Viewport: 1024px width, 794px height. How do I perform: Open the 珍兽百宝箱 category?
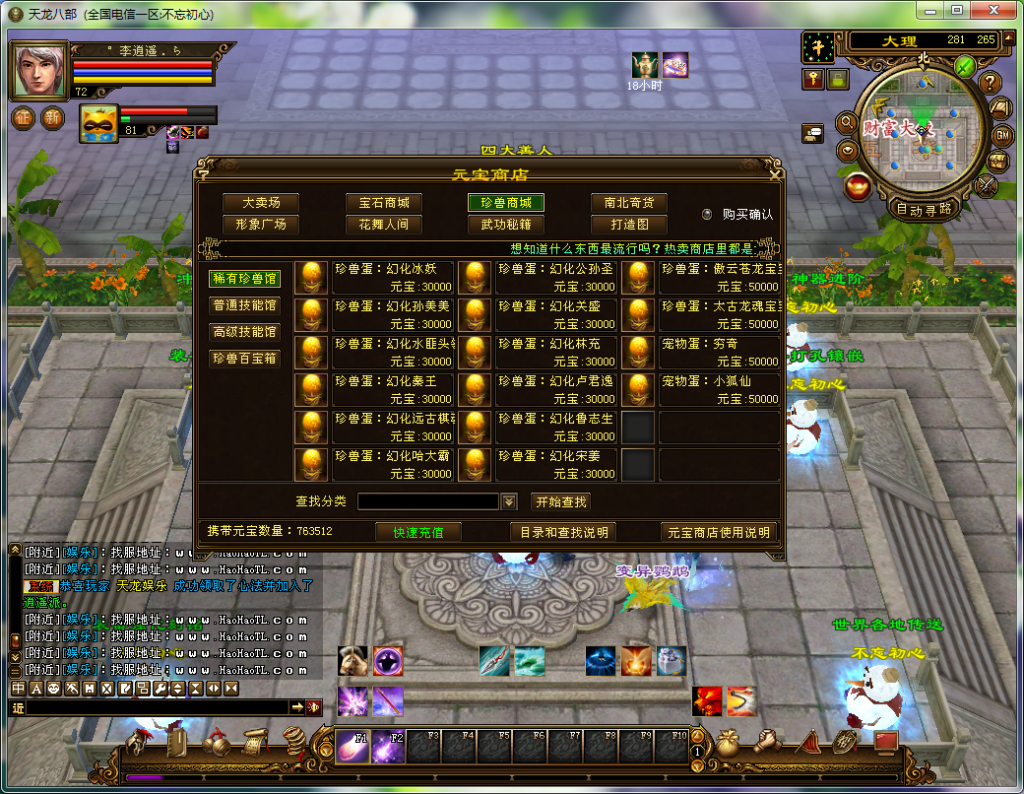245,358
